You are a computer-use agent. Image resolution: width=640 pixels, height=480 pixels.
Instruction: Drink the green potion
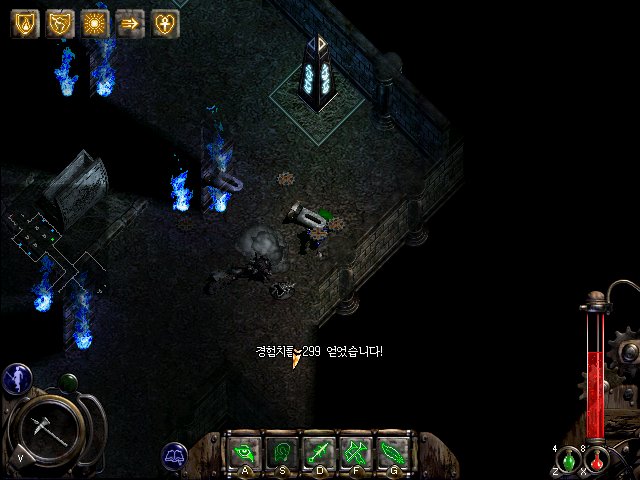pyautogui.click(x=568, y=461)
